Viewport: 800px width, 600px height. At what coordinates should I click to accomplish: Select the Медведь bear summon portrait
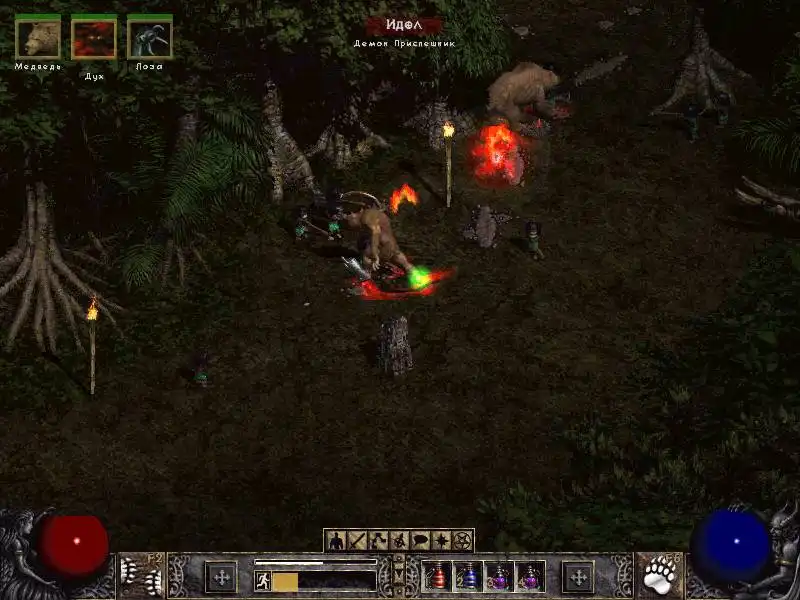[x=37, y=38]
